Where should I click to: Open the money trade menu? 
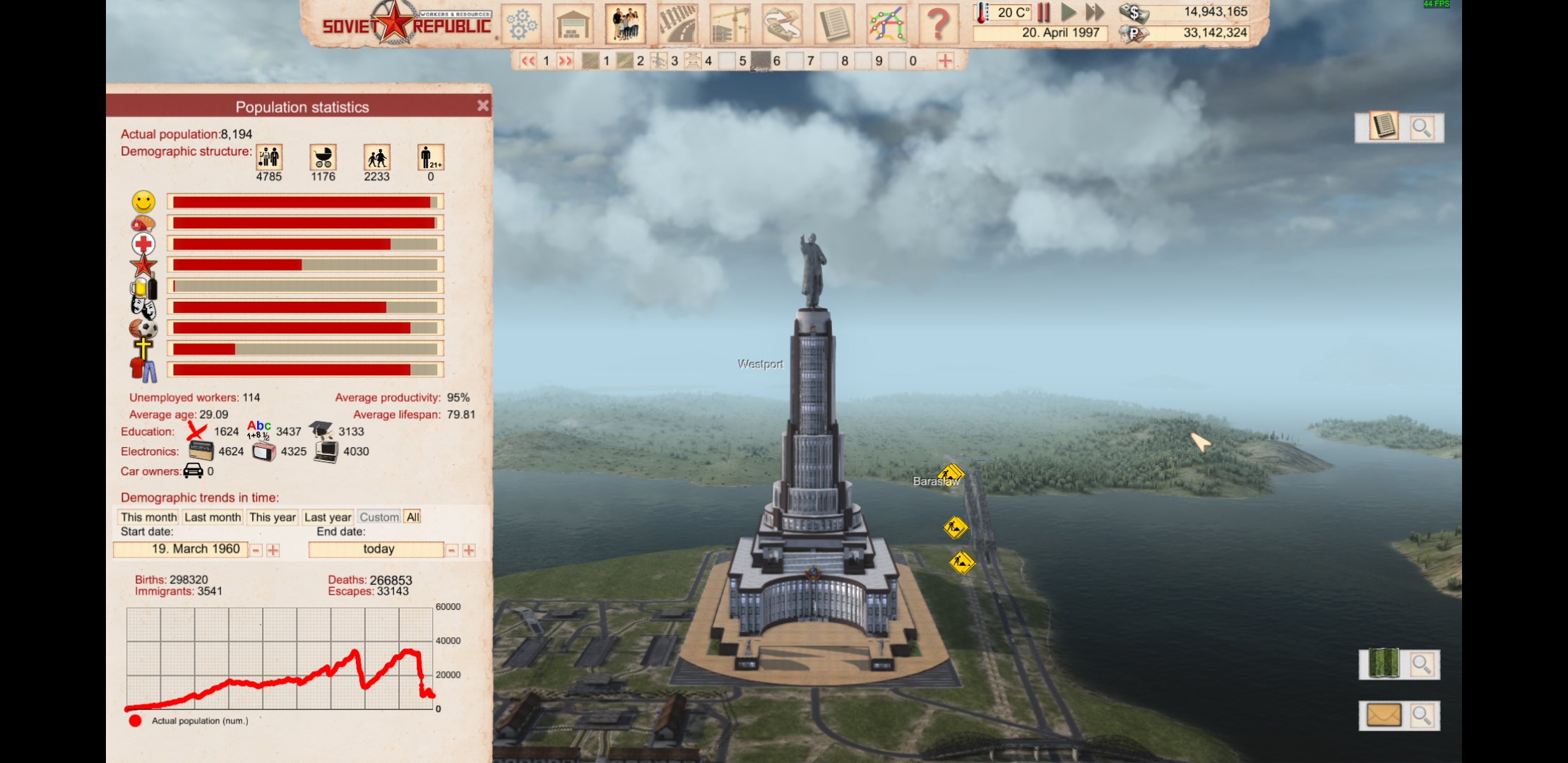[782, 24]
